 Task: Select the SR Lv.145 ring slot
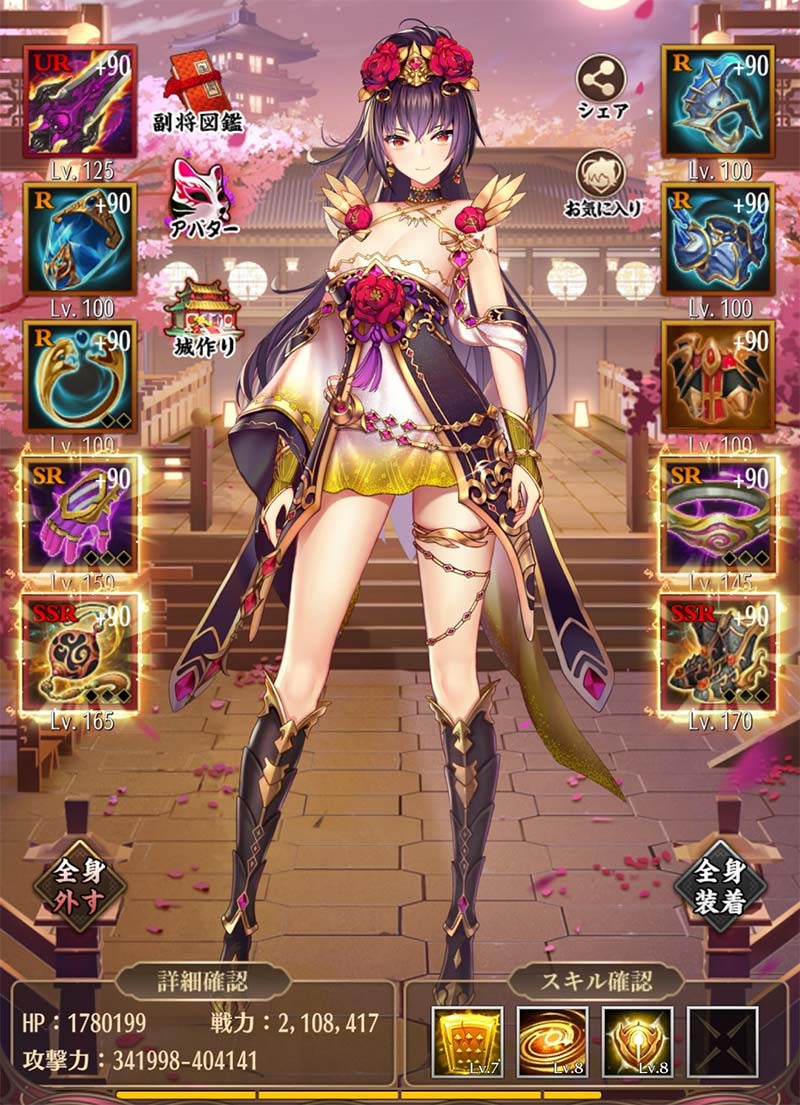click(718, 514)
